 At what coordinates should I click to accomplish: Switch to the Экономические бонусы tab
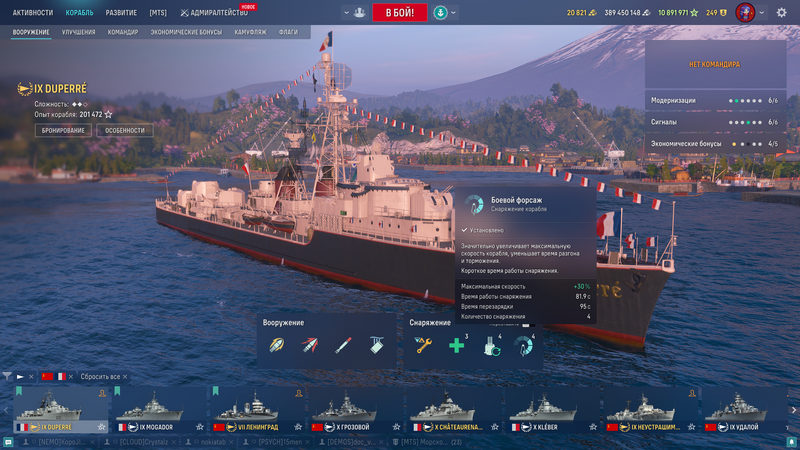(x=187, y=32)
